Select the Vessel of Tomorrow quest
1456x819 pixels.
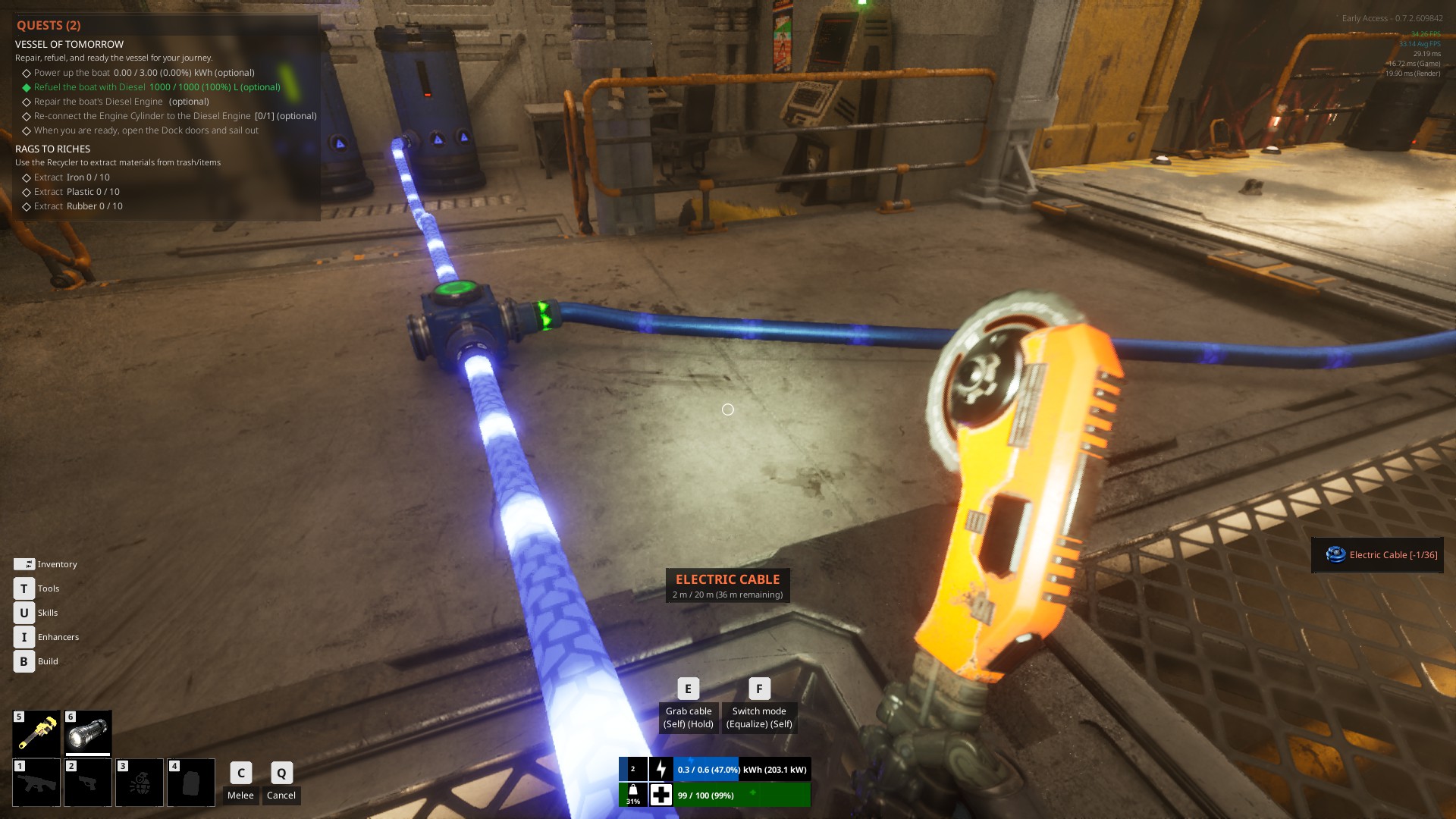[69, 44]
